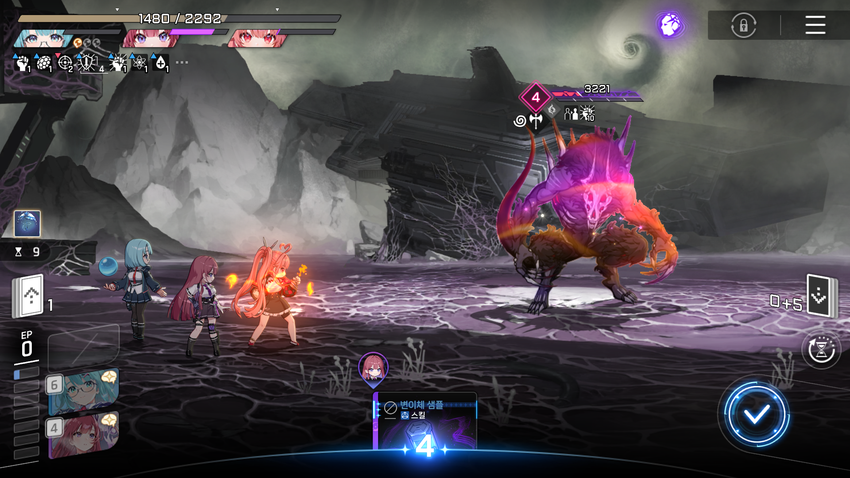Image resolution: width=850 pixels, height=478 pixels.
Task: Select the blue crystal relic icon
Action: tap(28, 224)
